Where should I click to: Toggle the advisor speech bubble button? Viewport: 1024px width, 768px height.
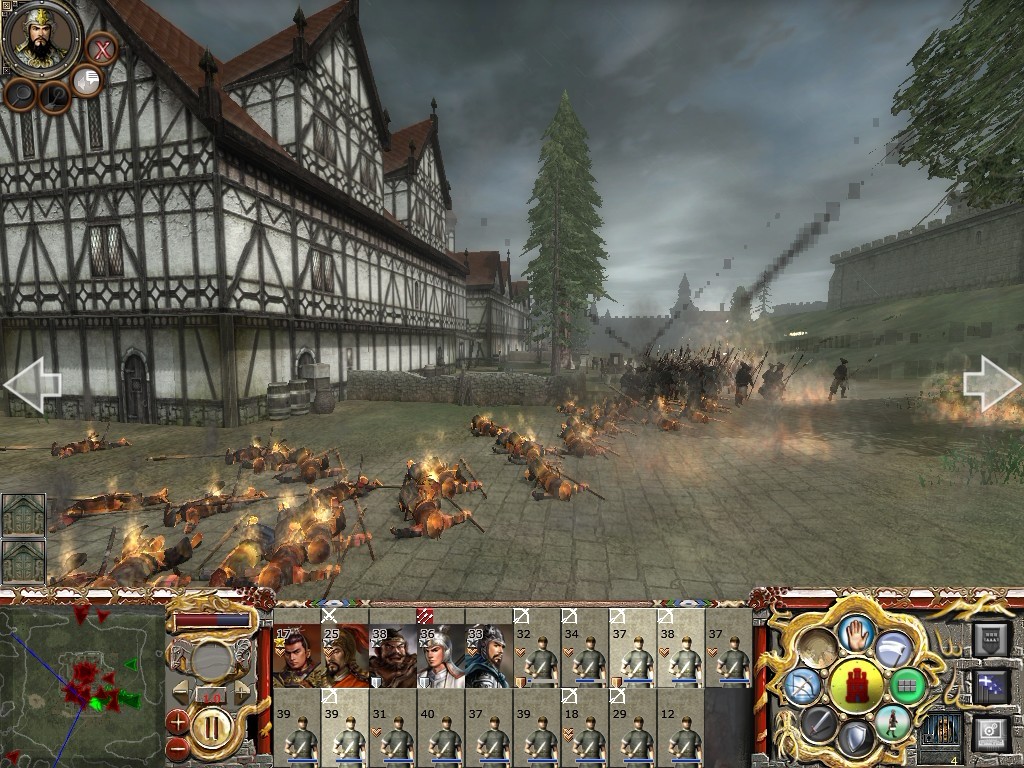[88, 82]
